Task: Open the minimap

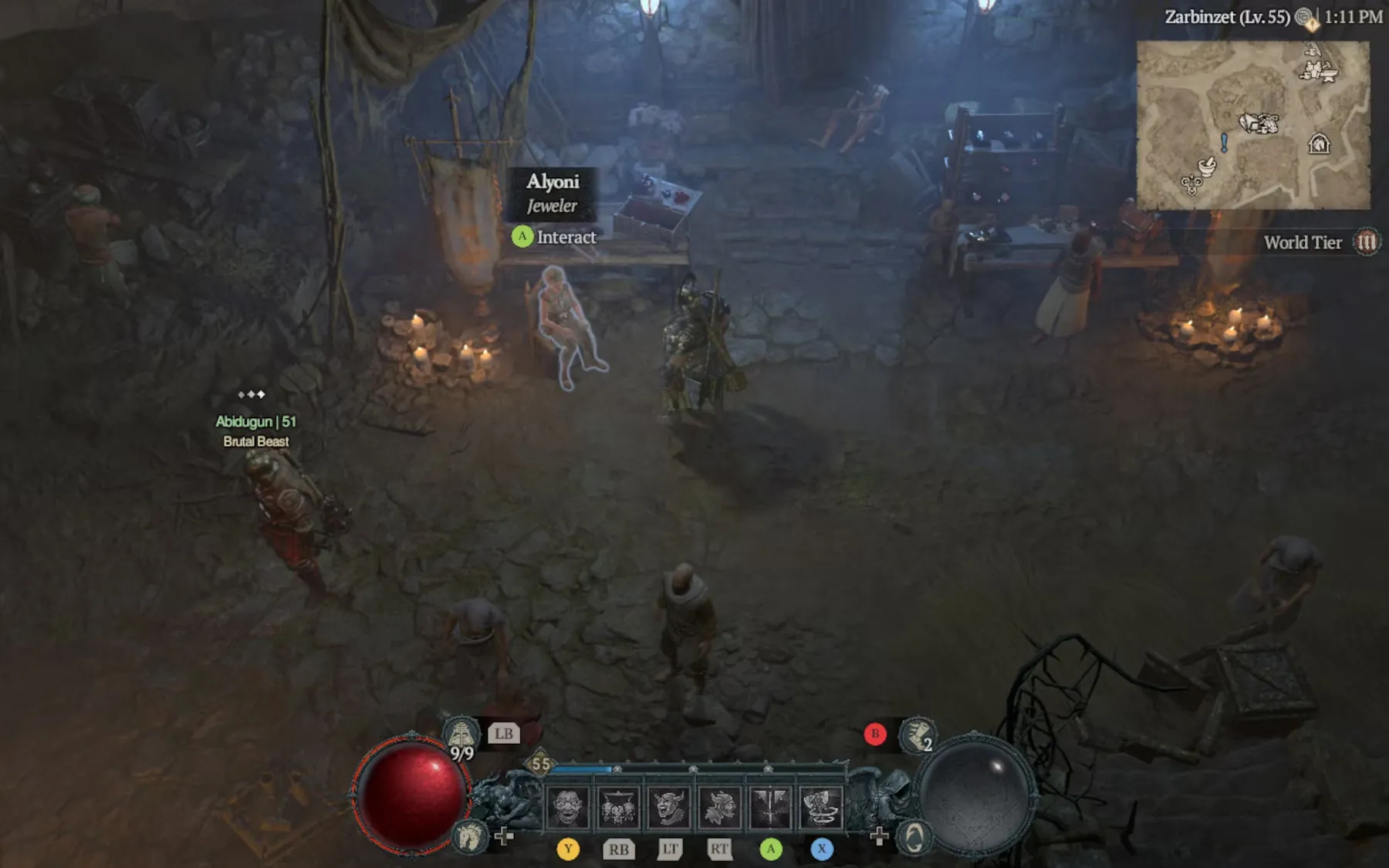Action: coord(1252,125)
